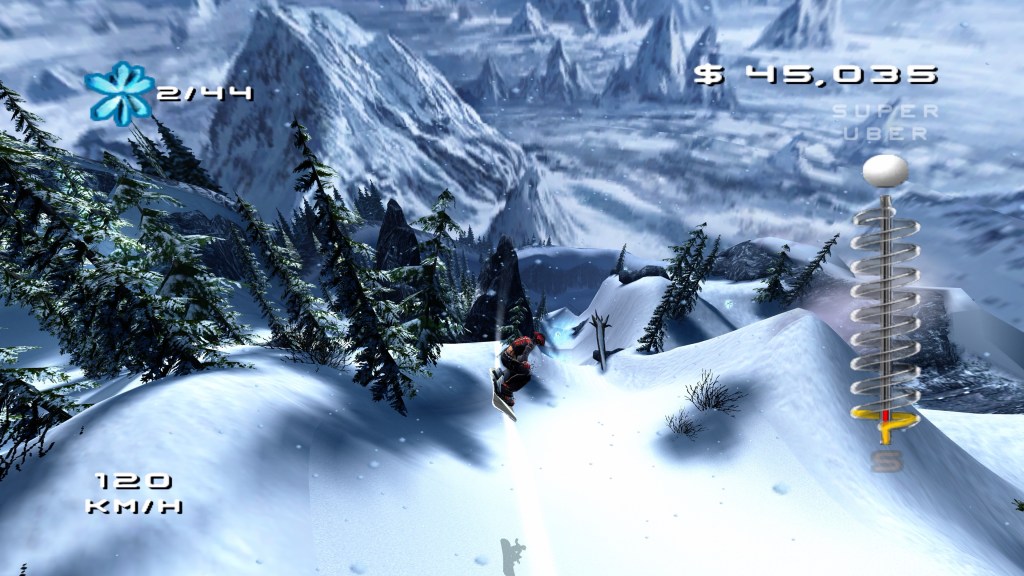Click the blue snowflake collectible icon
Screen dimensions: 1024x576
tap(120, 93)
